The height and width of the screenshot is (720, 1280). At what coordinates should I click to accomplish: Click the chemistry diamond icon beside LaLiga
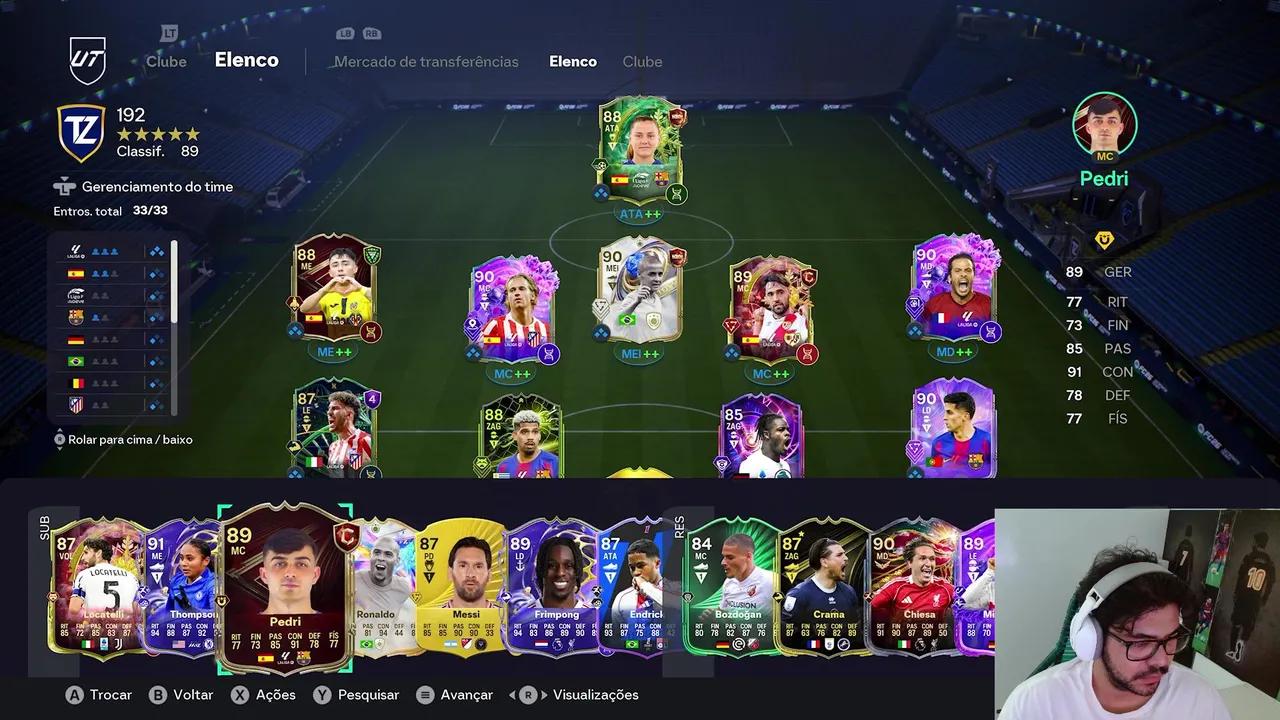(156, 250)
